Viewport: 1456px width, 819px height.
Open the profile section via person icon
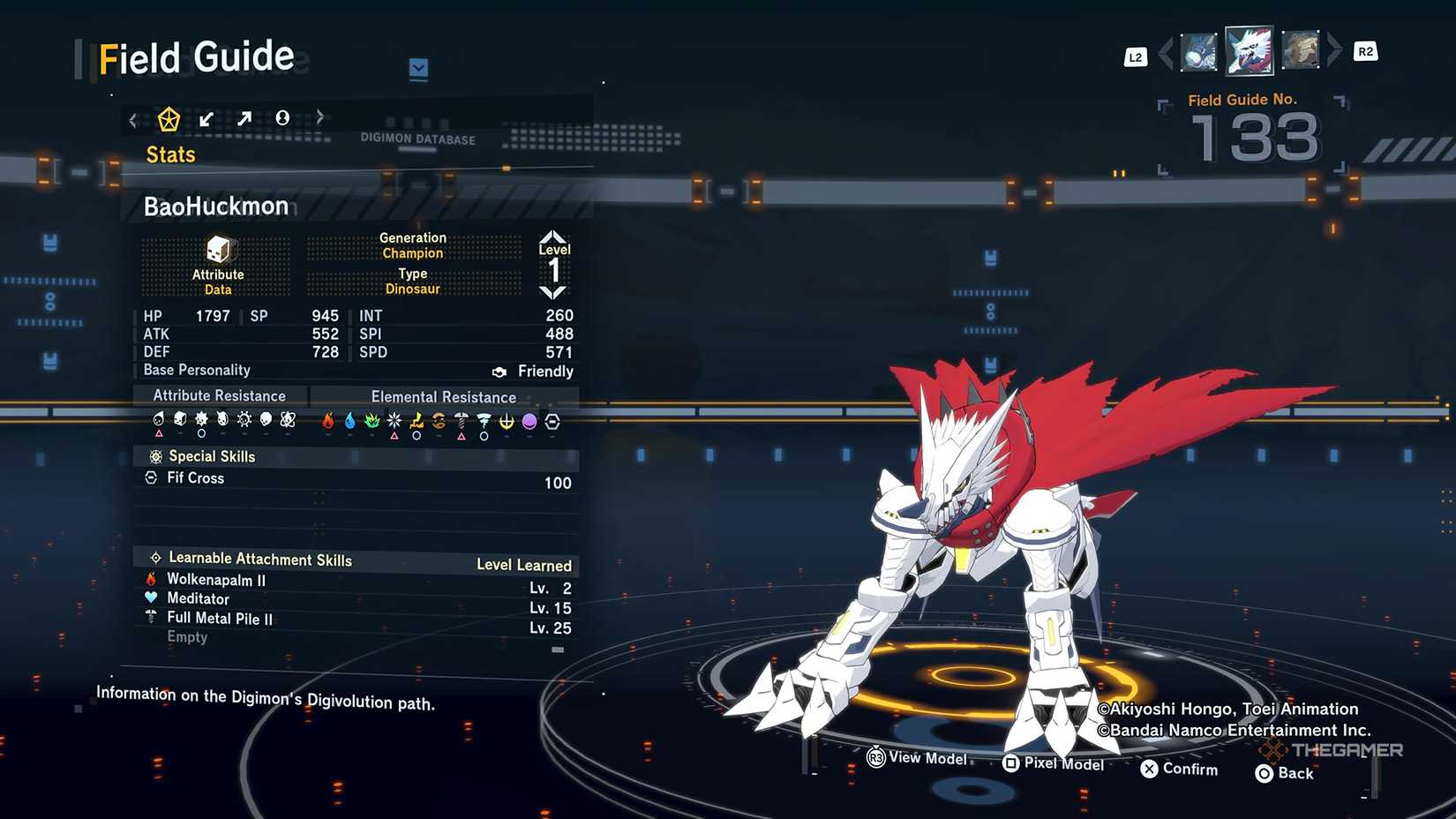pyautogui.click(x=282, y=117)
